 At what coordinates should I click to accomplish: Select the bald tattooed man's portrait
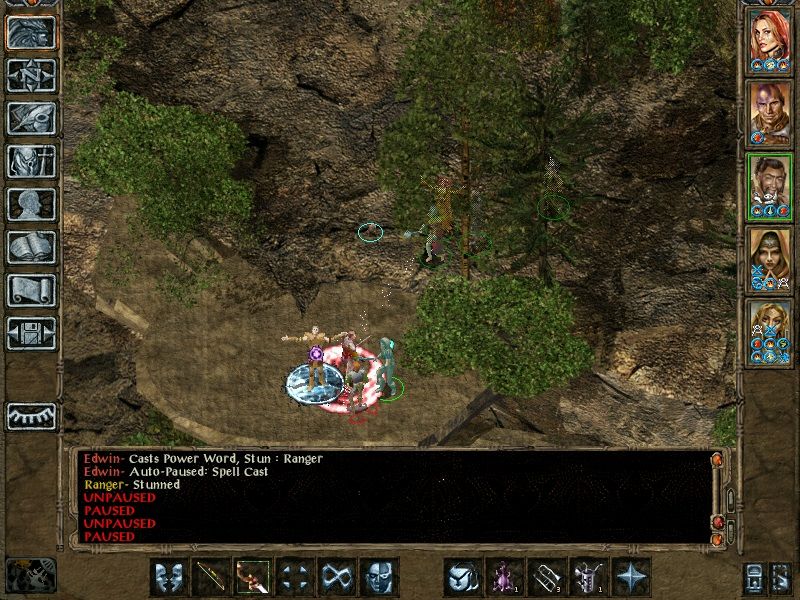click(770, 112)
